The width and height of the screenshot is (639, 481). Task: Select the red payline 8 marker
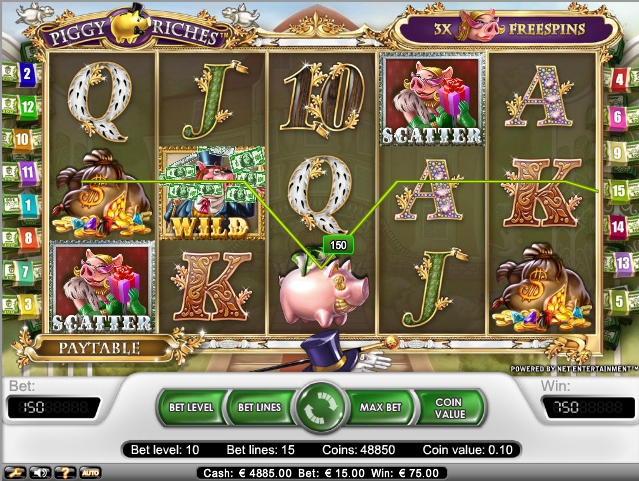(26, 238)
